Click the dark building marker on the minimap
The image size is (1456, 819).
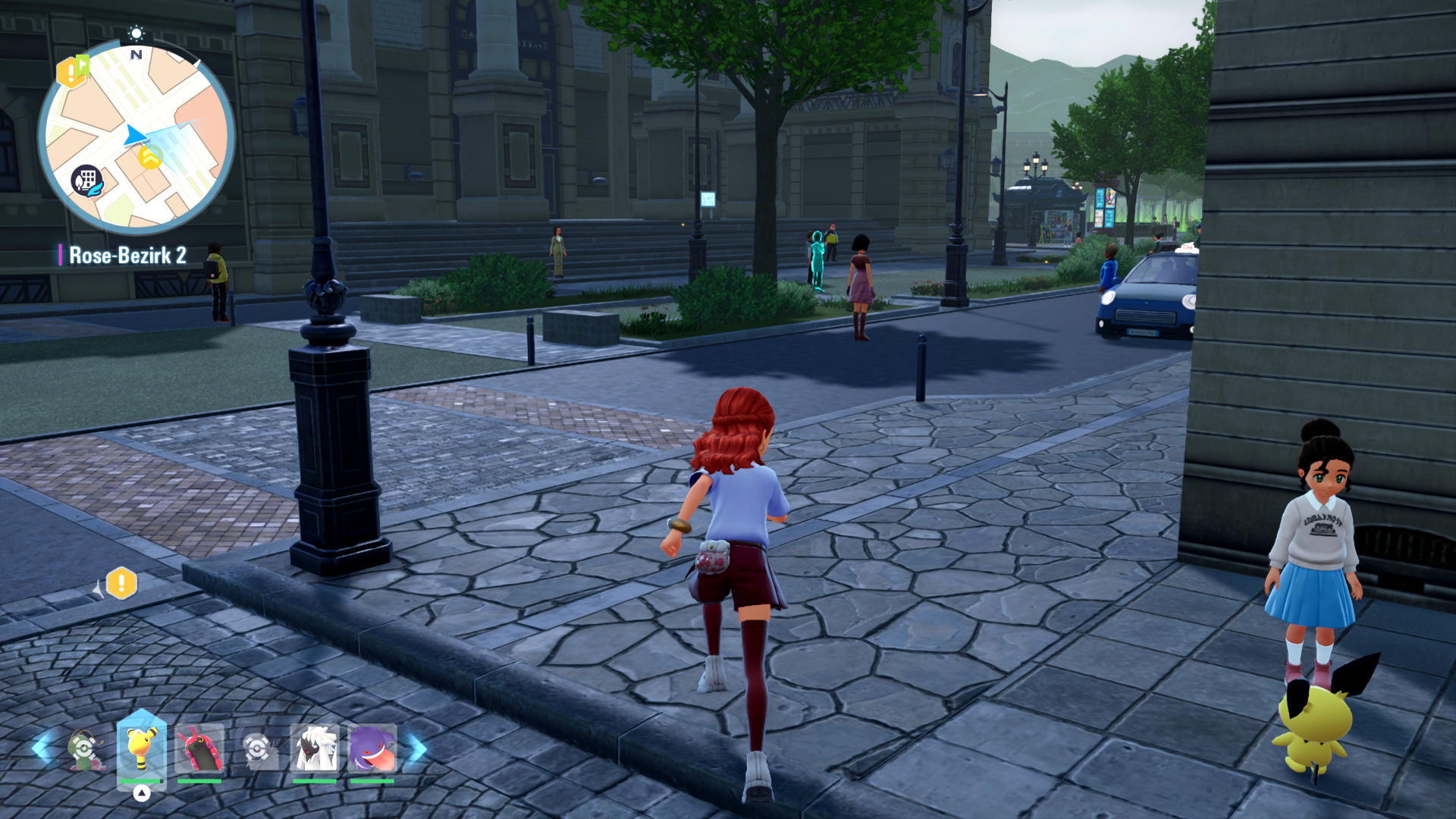click(x=86, y=181)
